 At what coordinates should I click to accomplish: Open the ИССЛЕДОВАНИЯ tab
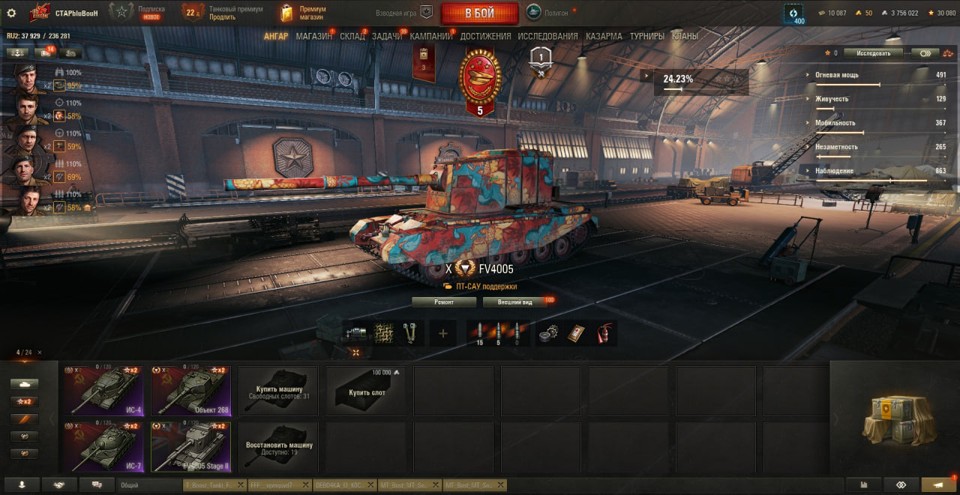(547, 36)
